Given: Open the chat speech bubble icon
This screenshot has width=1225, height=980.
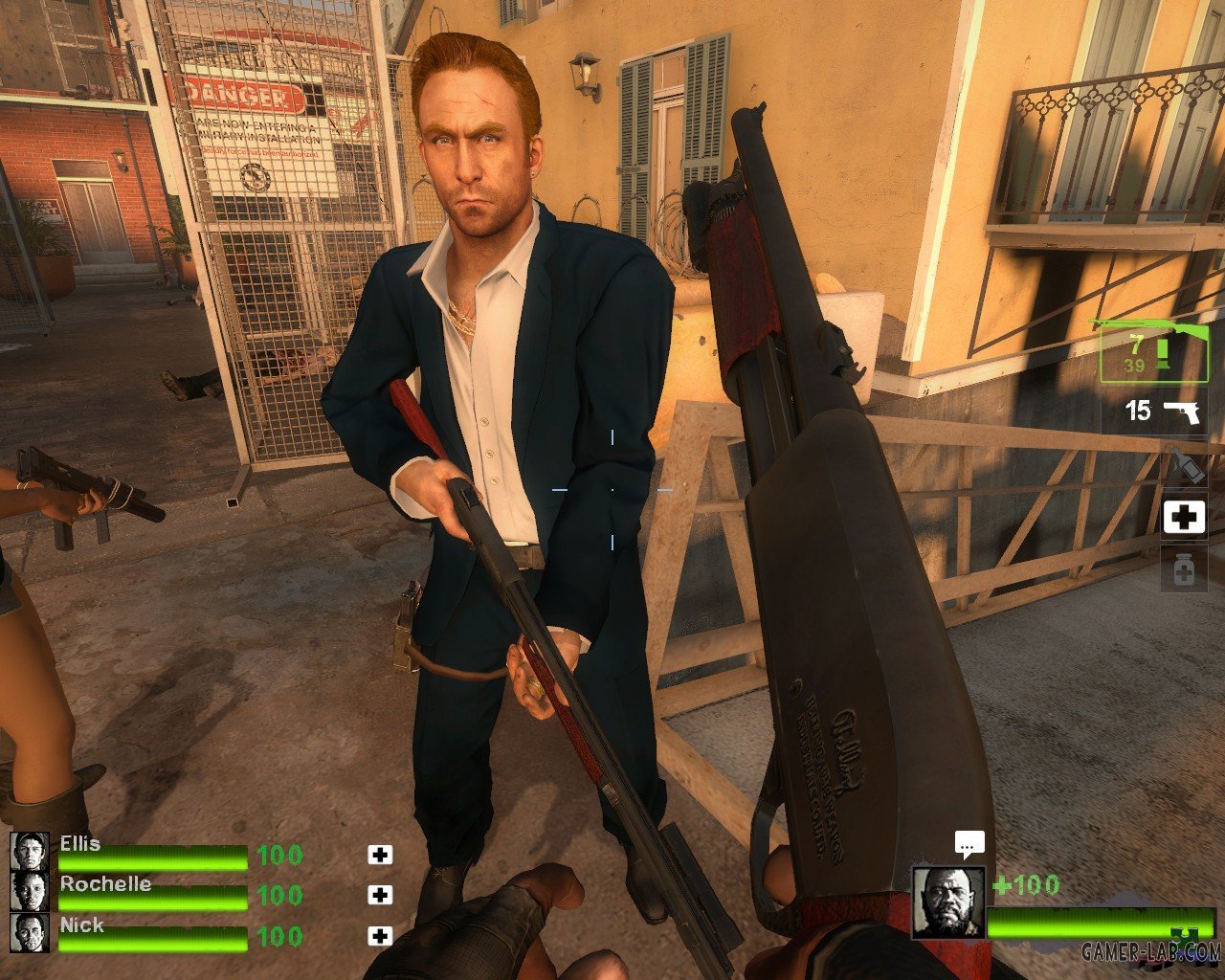Looking at the screenshot, I should click(969, 844).
